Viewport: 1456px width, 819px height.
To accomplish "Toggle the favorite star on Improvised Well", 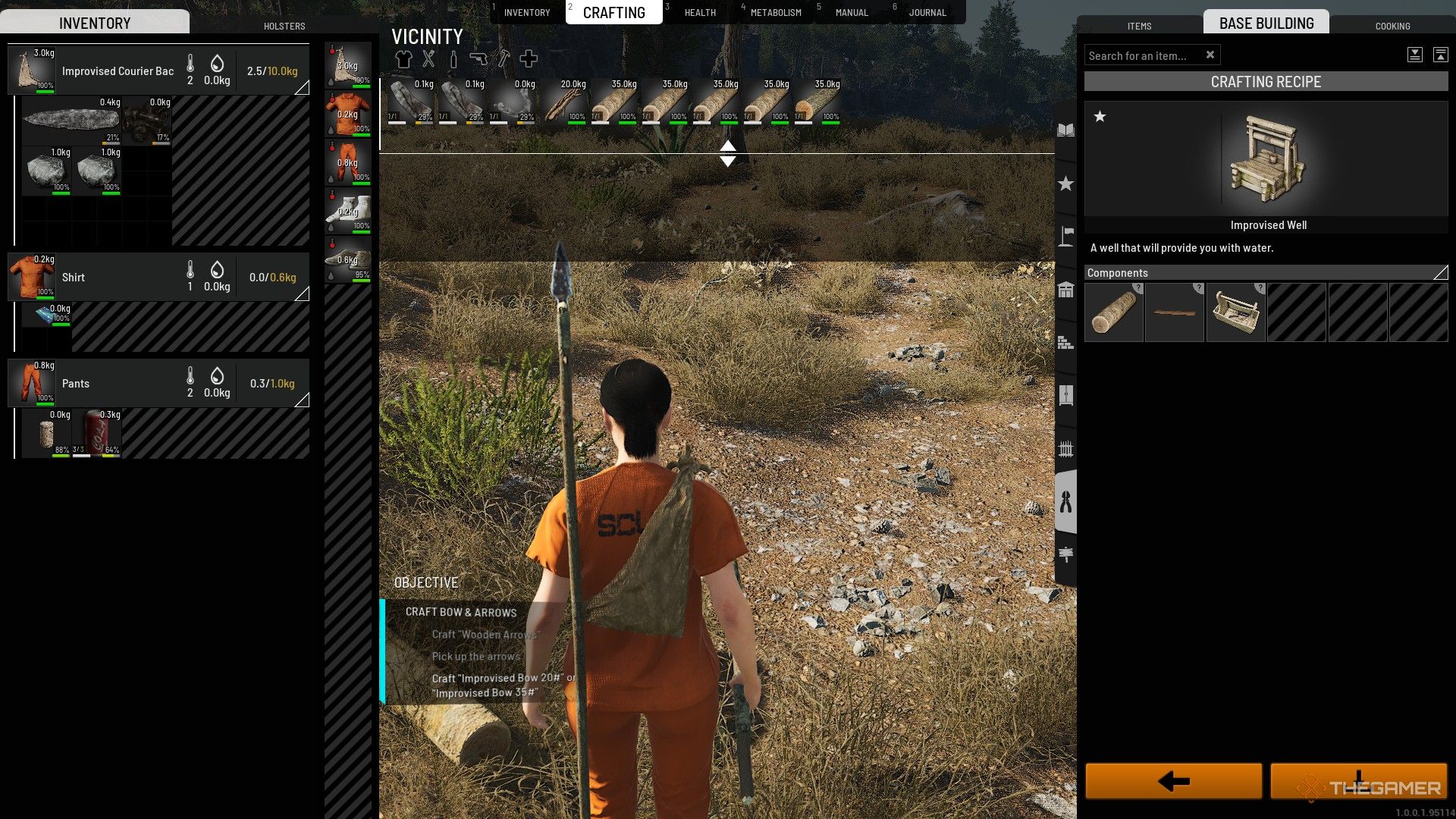I will 1100,116.
